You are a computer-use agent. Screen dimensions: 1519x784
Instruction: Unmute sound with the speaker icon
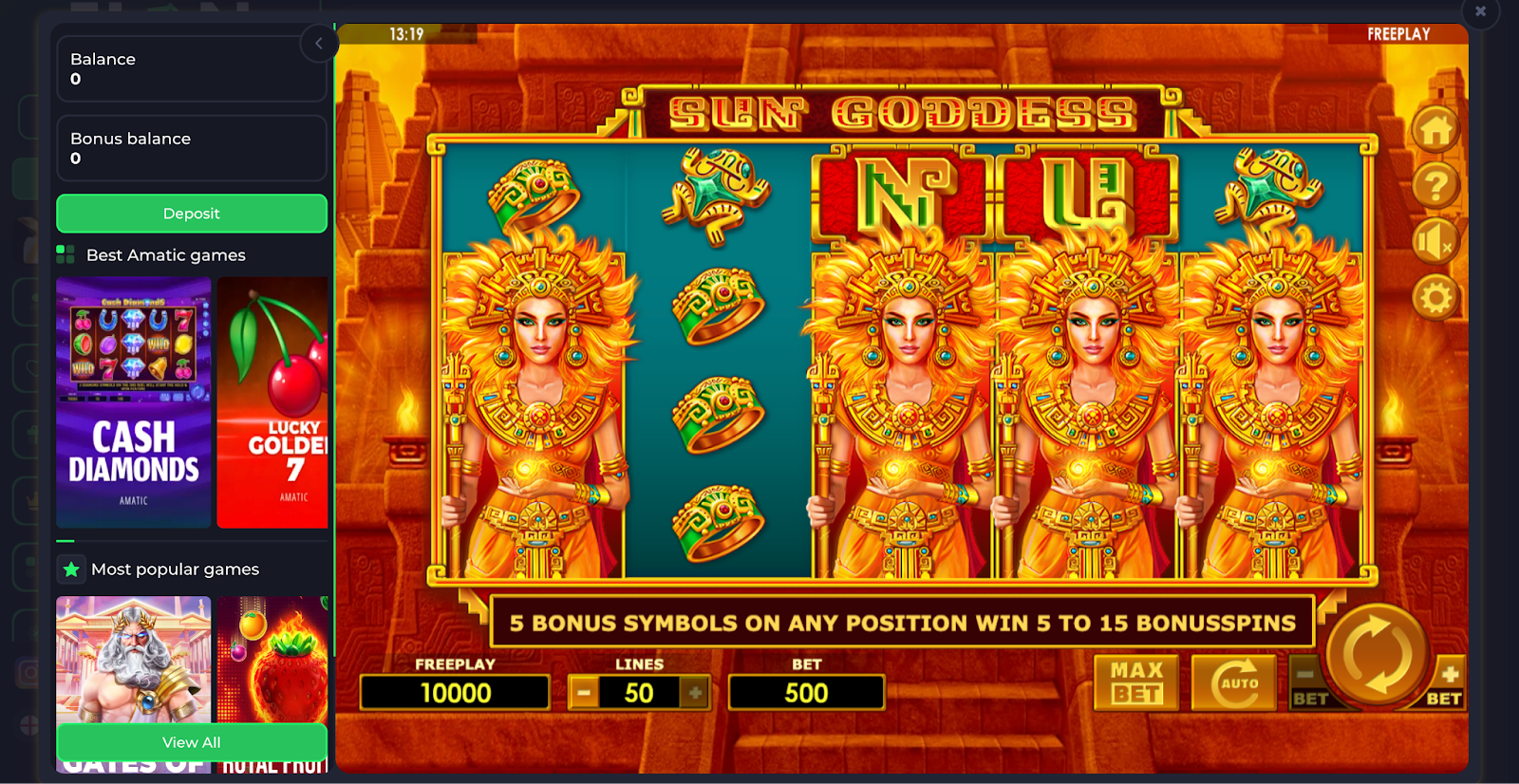coord(1436,242)
